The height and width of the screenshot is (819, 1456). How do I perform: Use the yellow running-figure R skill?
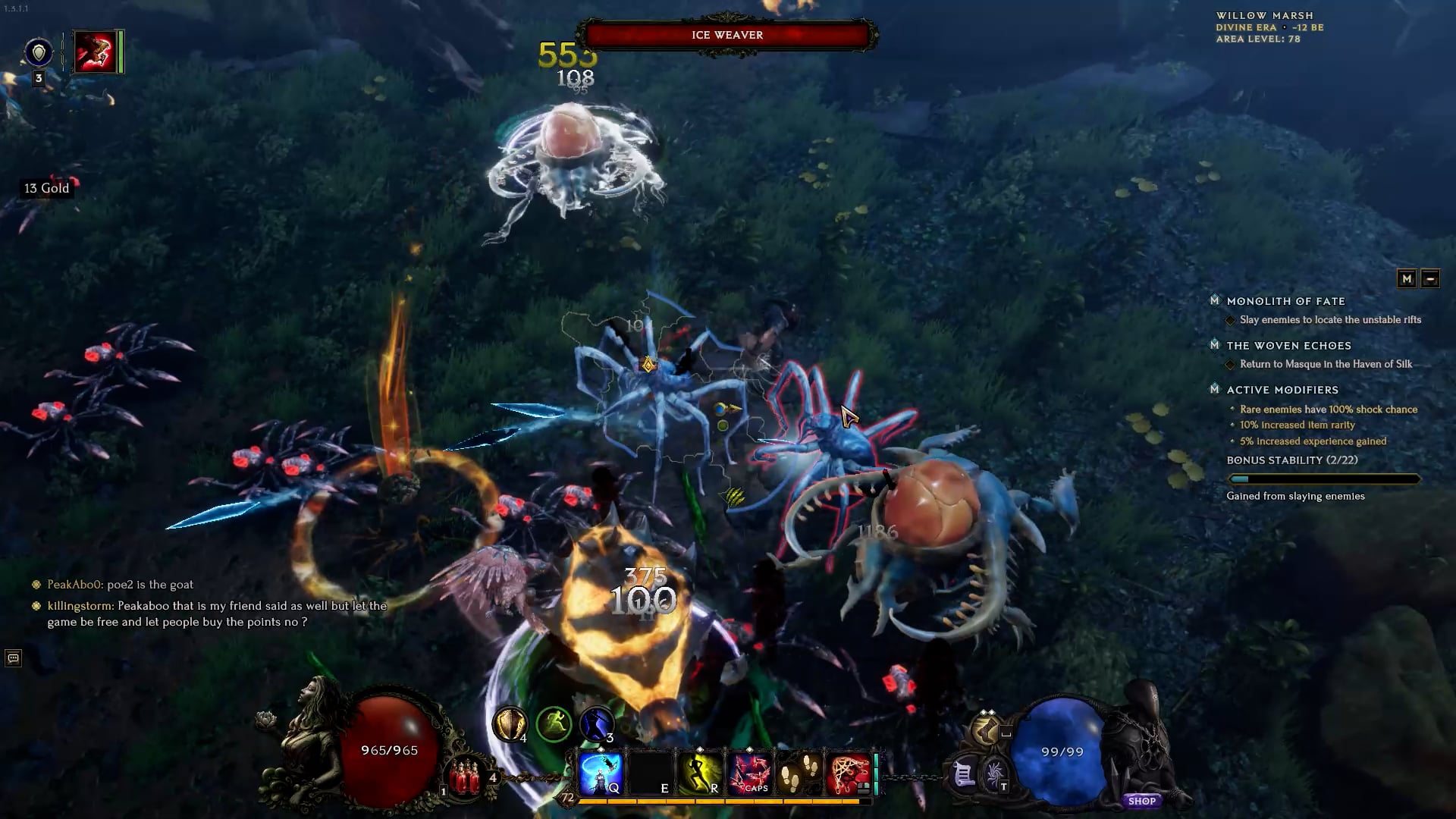point(700,773)
